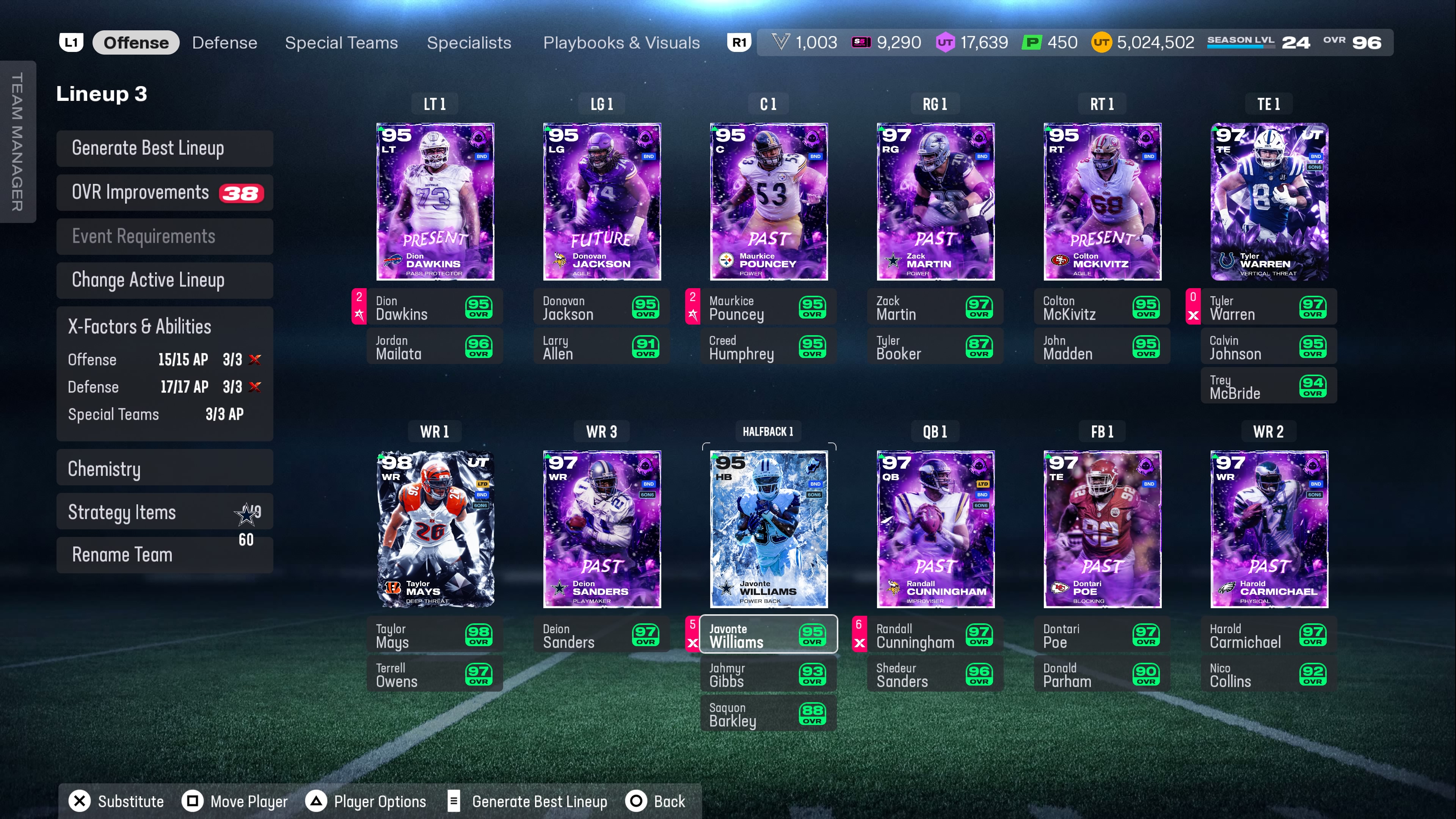Image resolution: width=1456 pixels, height=819 pixels.
Task: Open the Team Manager side tab
Action: (x=17, y=141)
